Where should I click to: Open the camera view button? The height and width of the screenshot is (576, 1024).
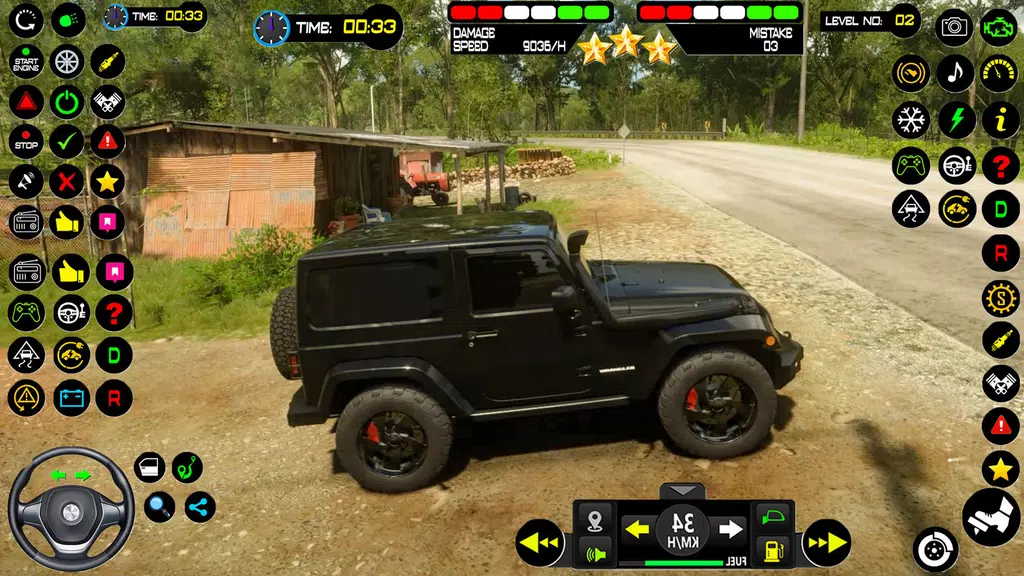tap(954, 27)
